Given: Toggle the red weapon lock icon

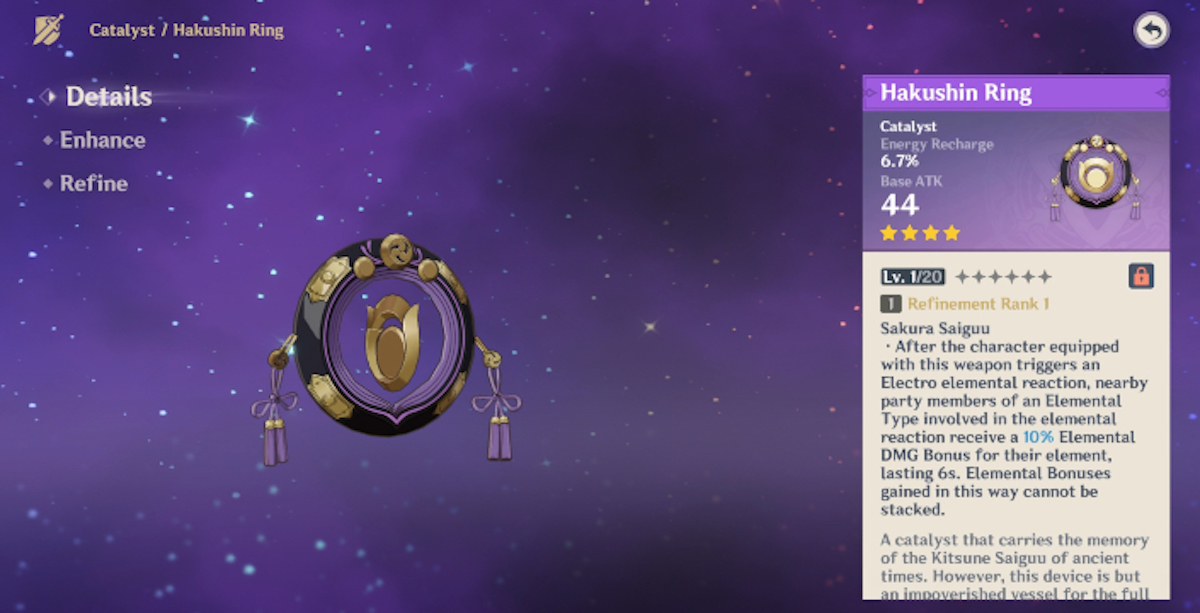Looking at the screenshot, I should tap(1140, 276).
